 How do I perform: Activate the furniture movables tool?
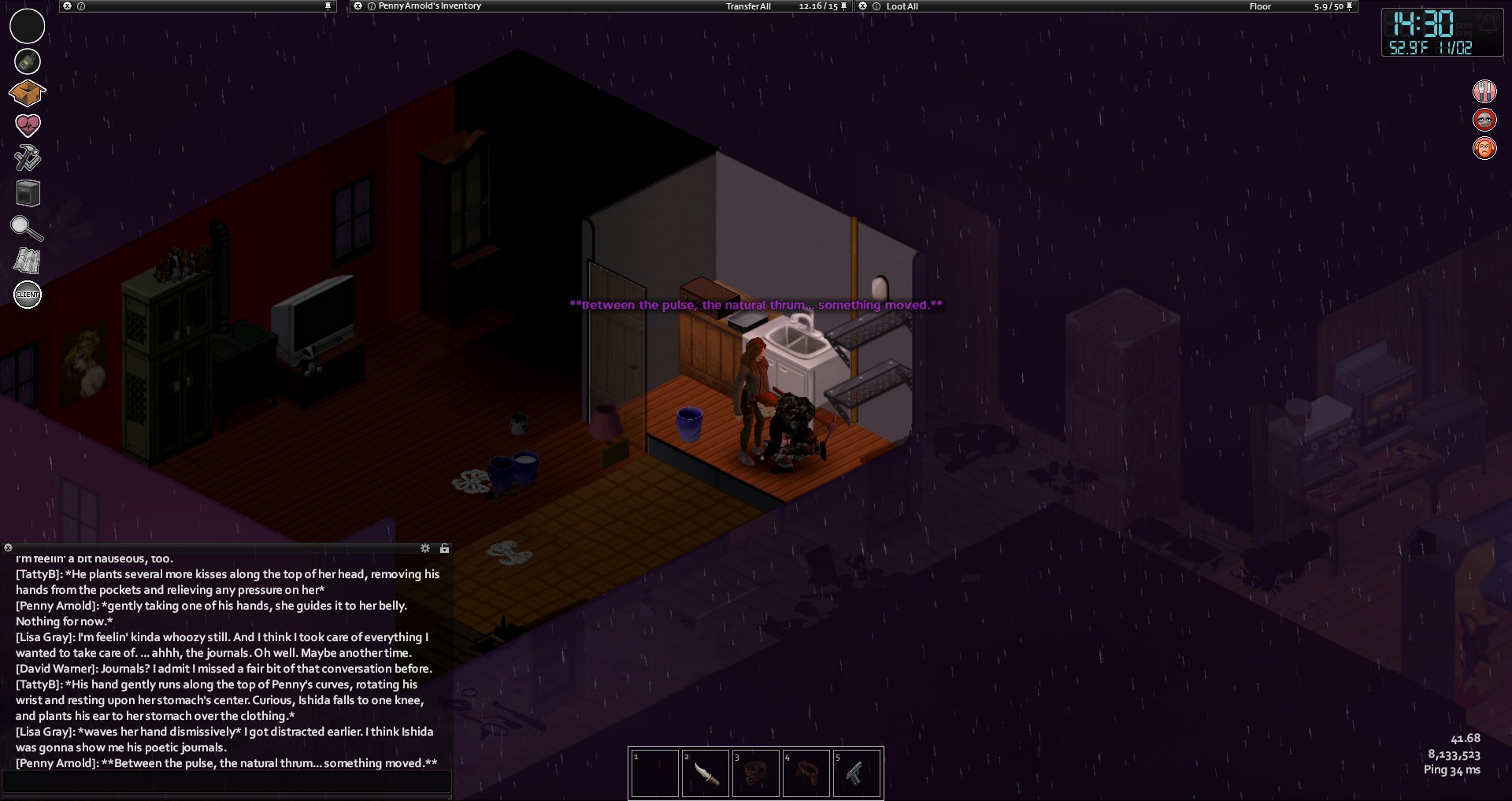(x=28, y=193)
